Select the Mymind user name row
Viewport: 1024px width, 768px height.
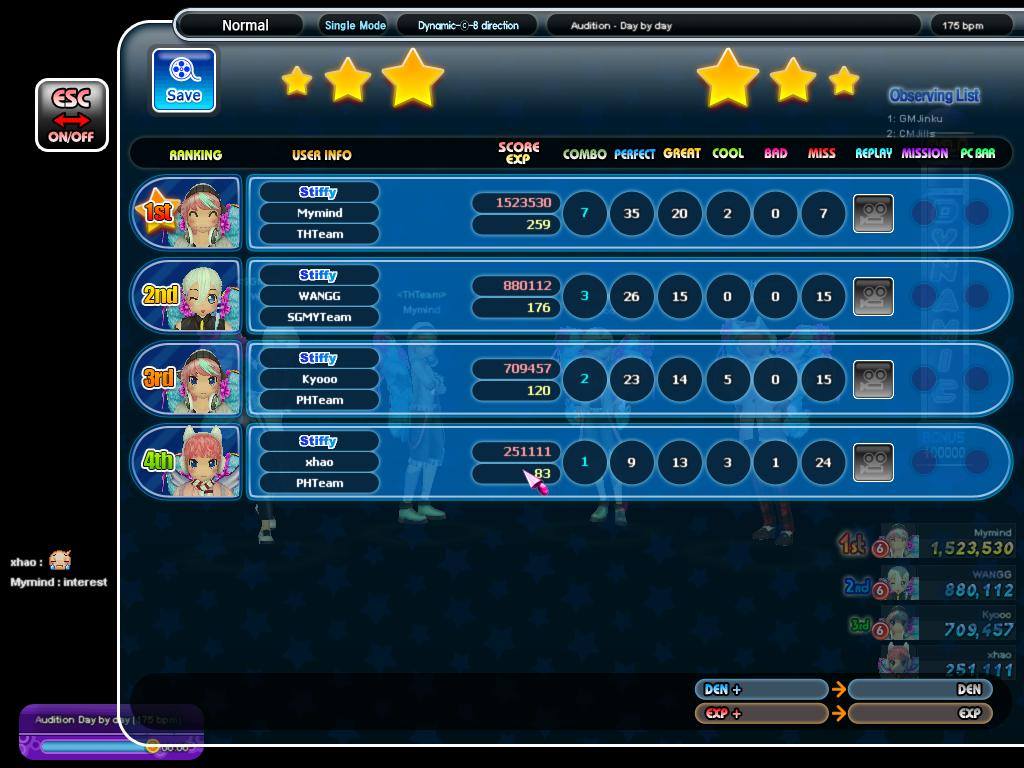[x=319, y=213]
